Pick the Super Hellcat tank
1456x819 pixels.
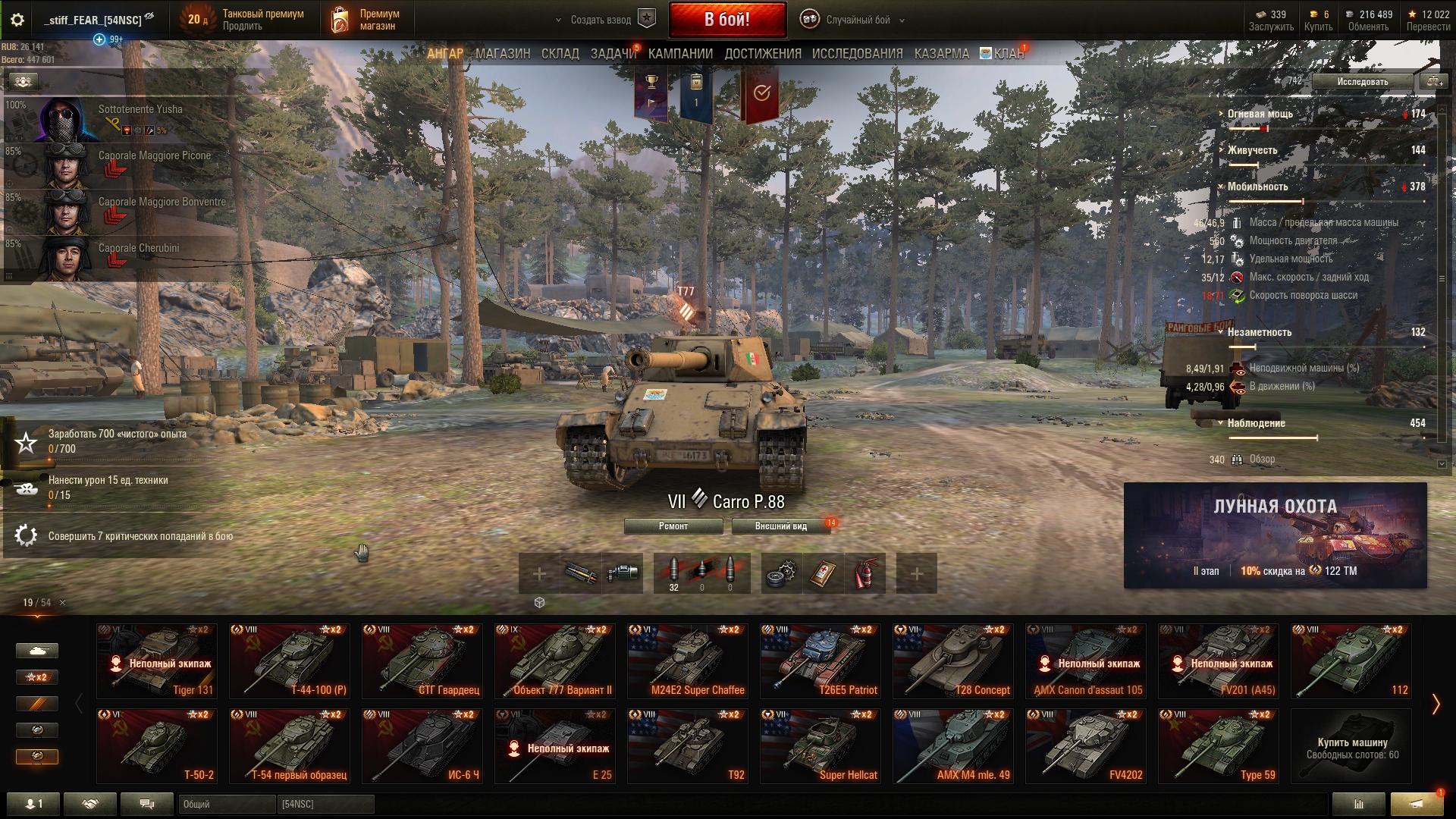point(821,746)
